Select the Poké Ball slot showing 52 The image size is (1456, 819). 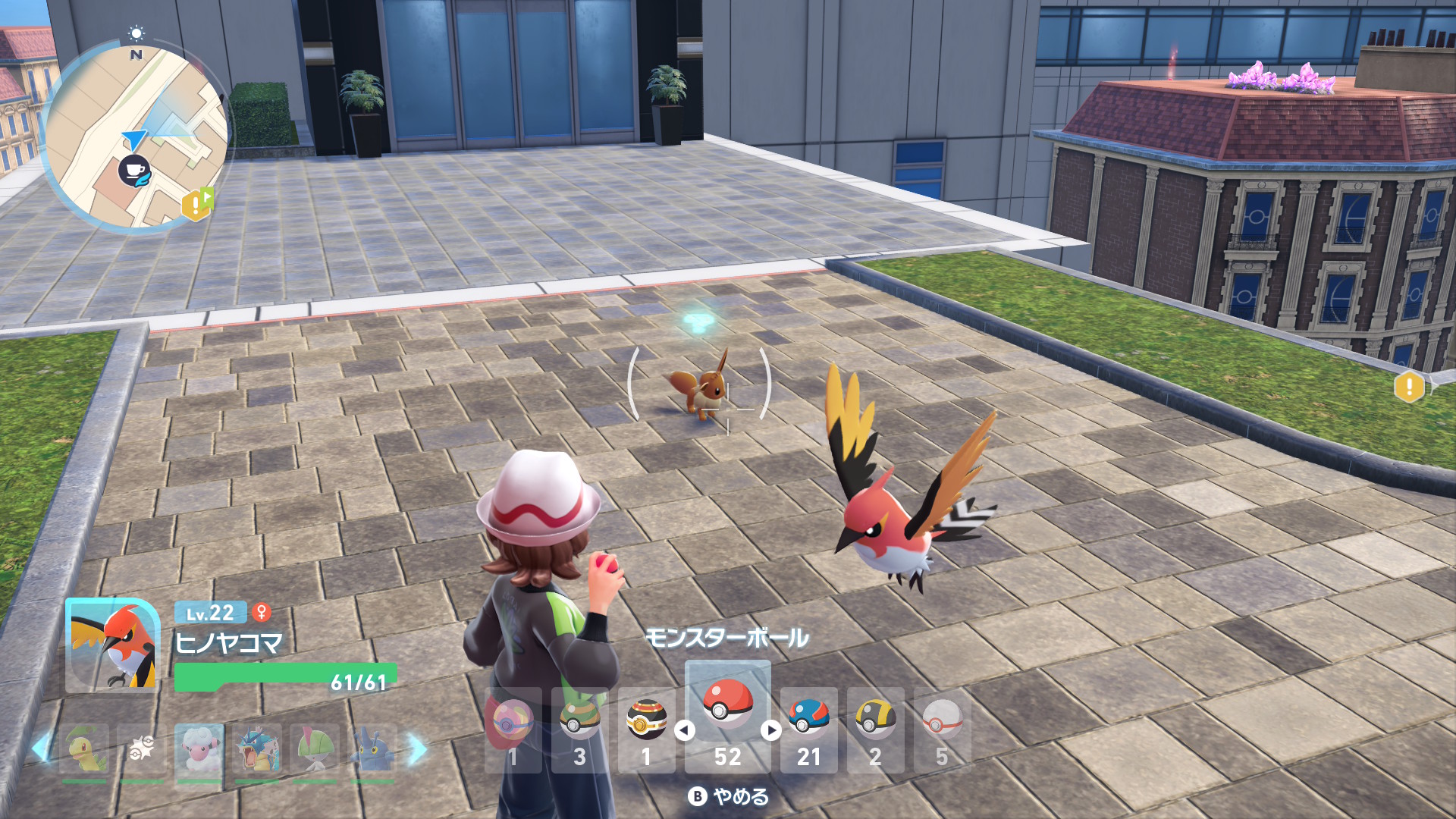click(727, 715)
